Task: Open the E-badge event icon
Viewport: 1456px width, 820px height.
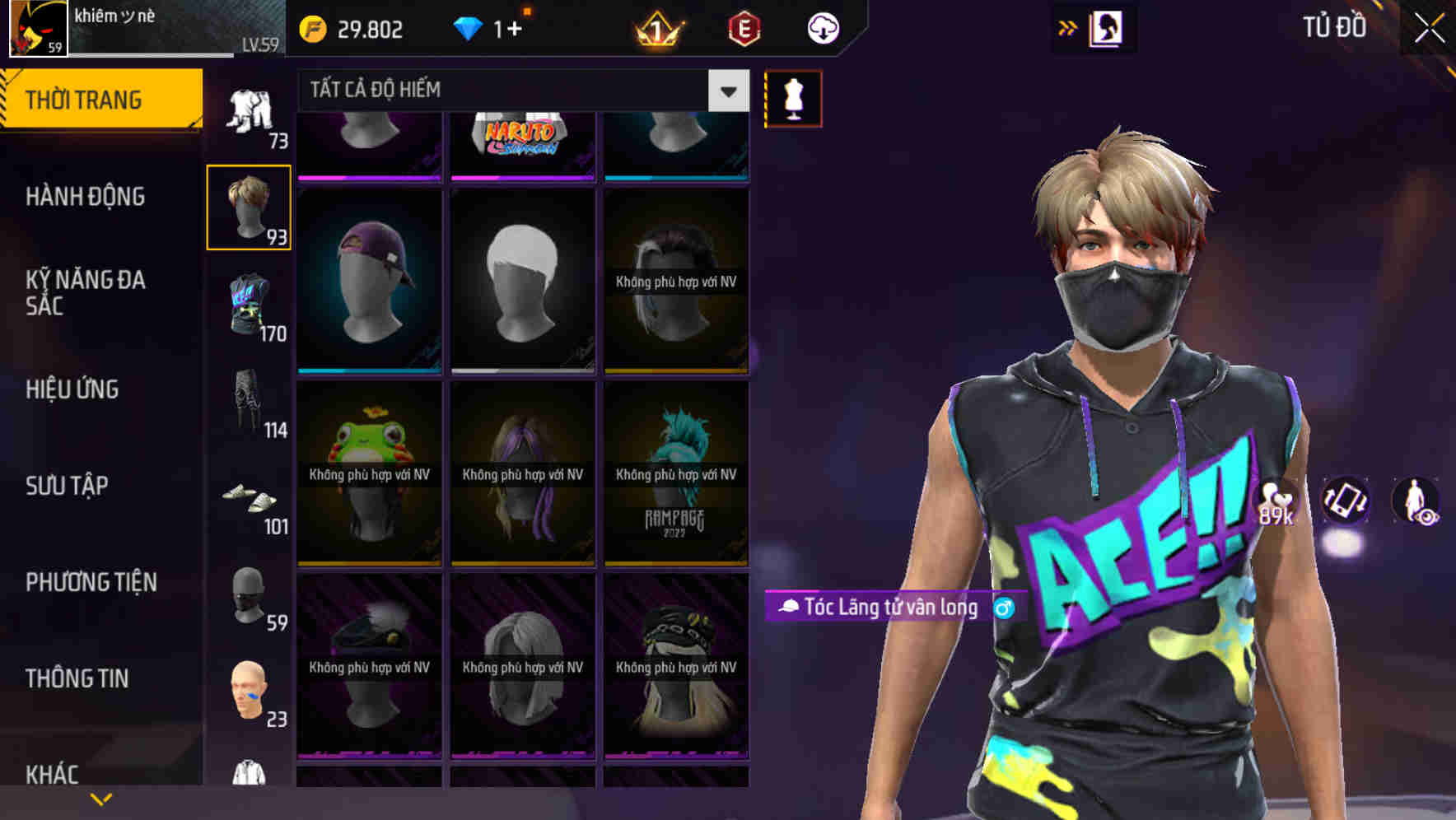Action: tap(744, 27)
